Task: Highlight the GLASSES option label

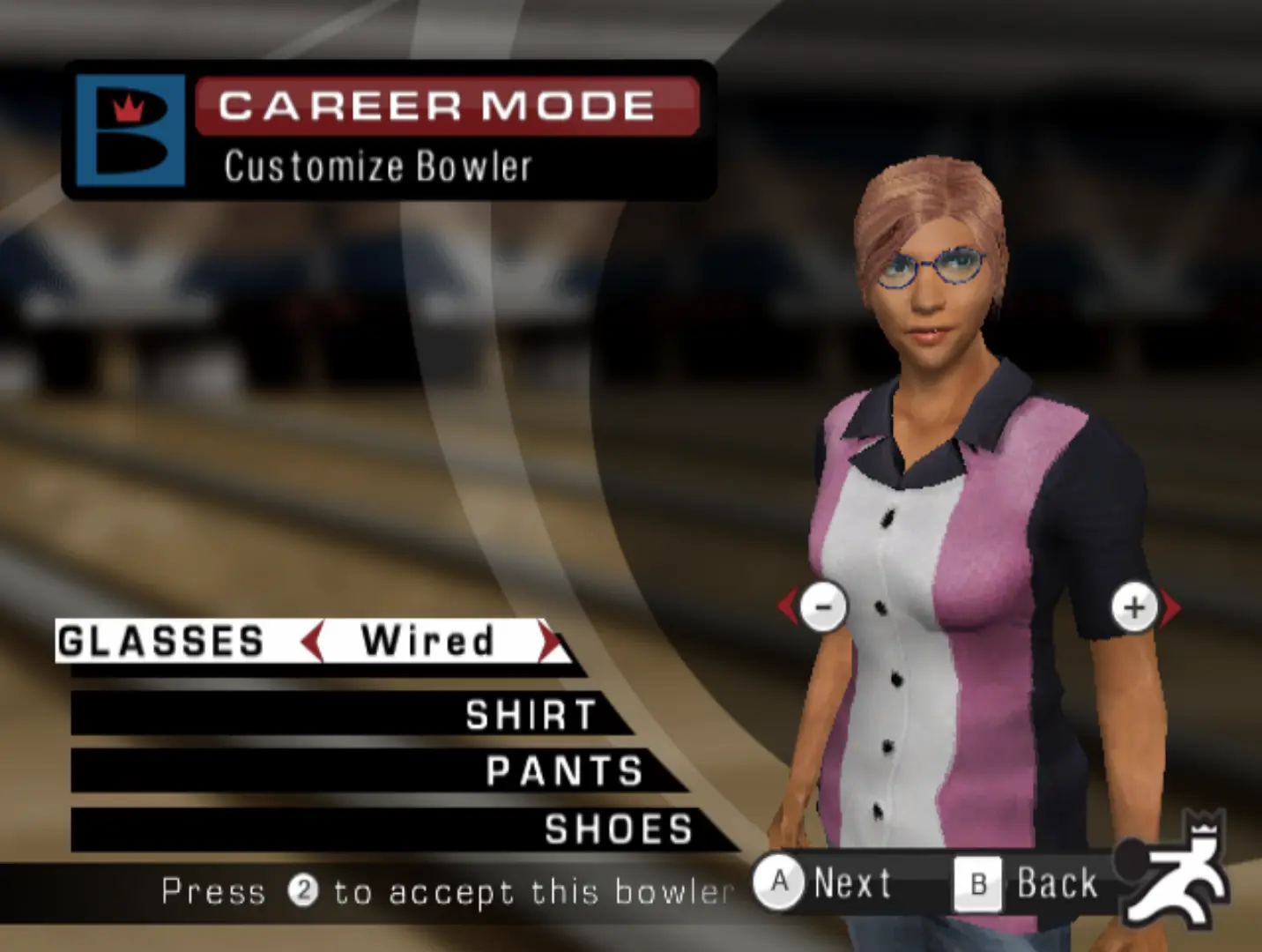Action: tap(161, 642)
